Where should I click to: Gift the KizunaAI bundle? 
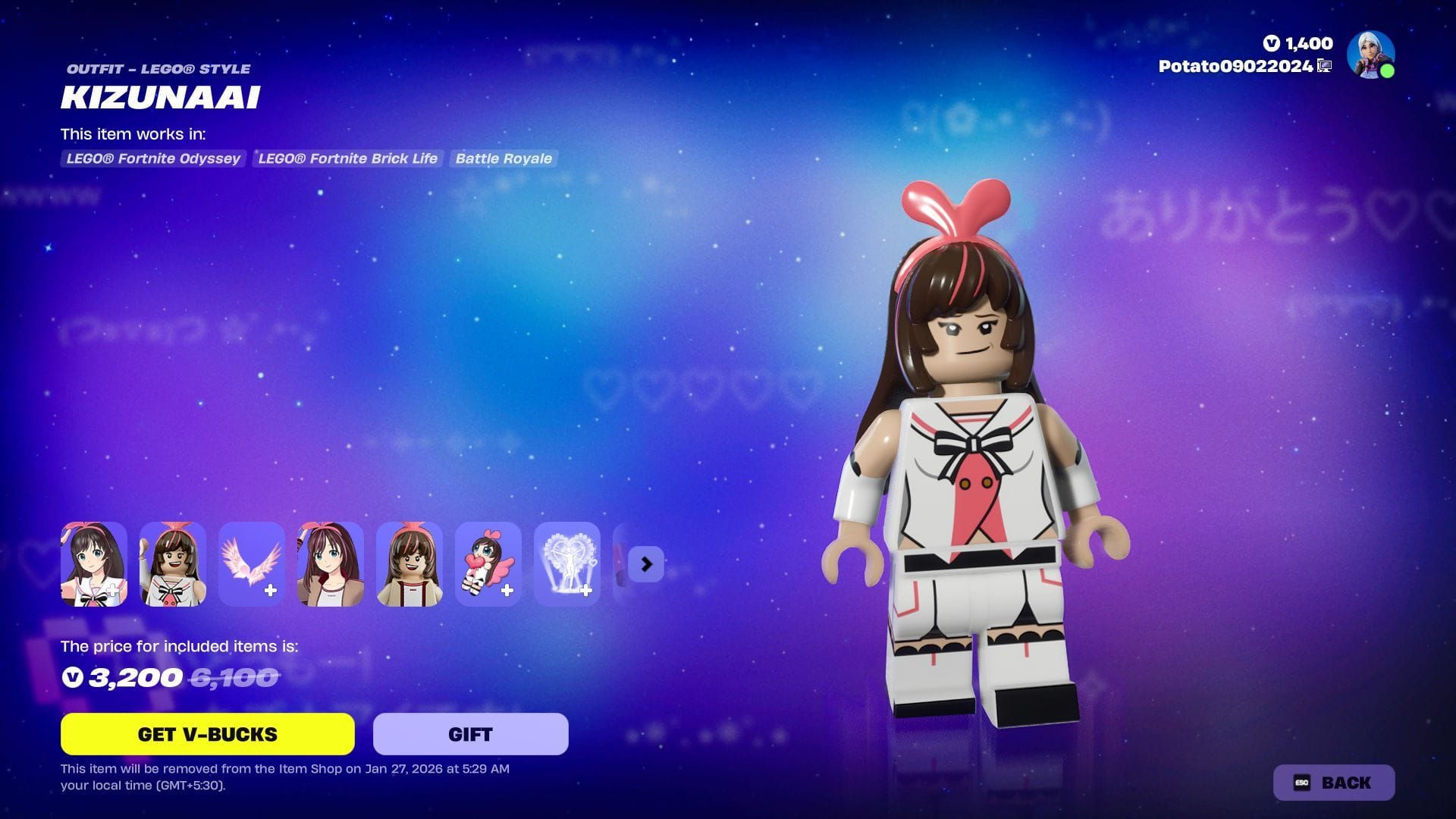pyautogui.click(x=470, y=734)
